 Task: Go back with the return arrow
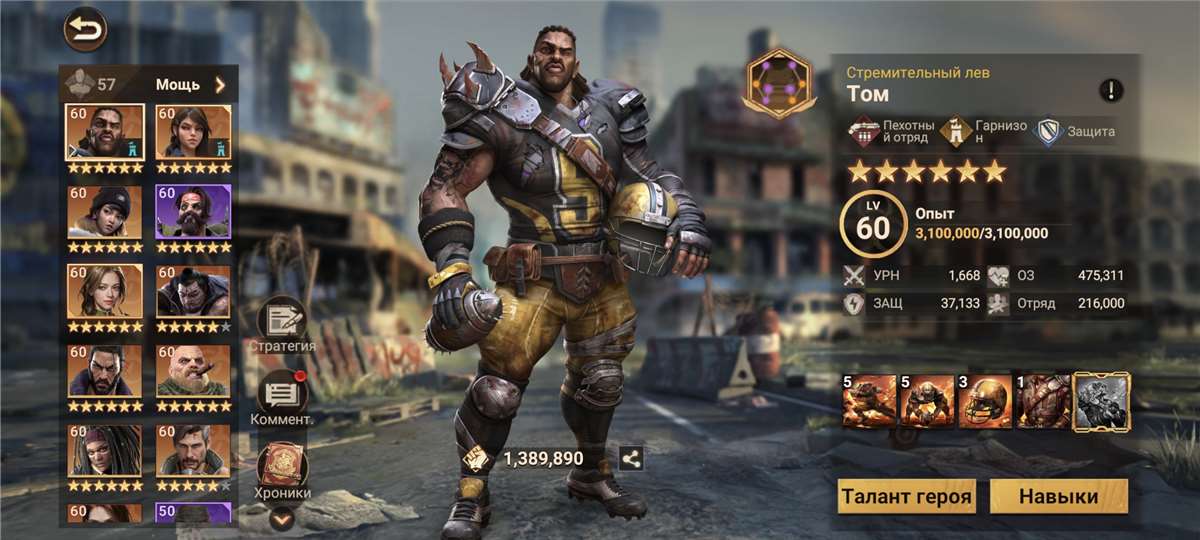[85, 28]
